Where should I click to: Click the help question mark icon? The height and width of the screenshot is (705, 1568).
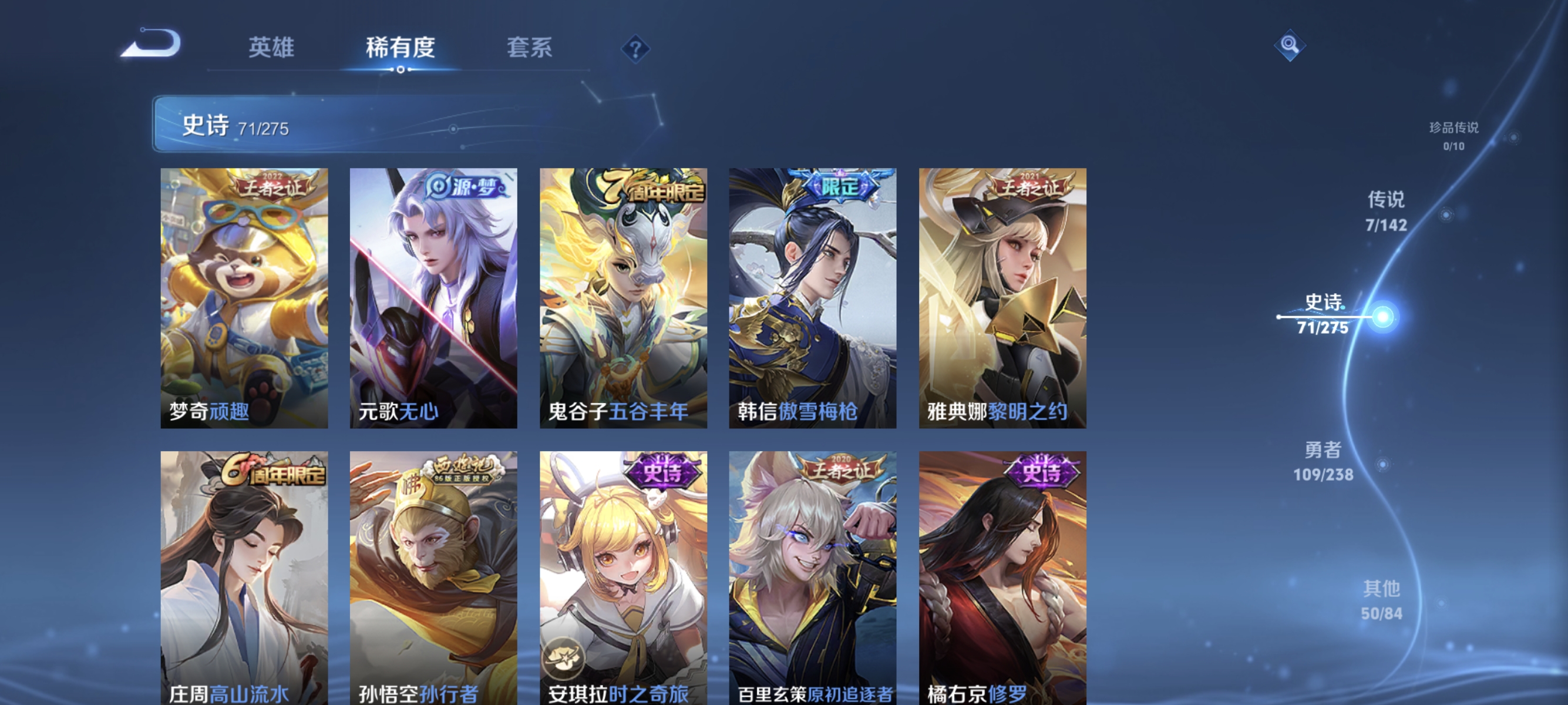pos(637,48)
